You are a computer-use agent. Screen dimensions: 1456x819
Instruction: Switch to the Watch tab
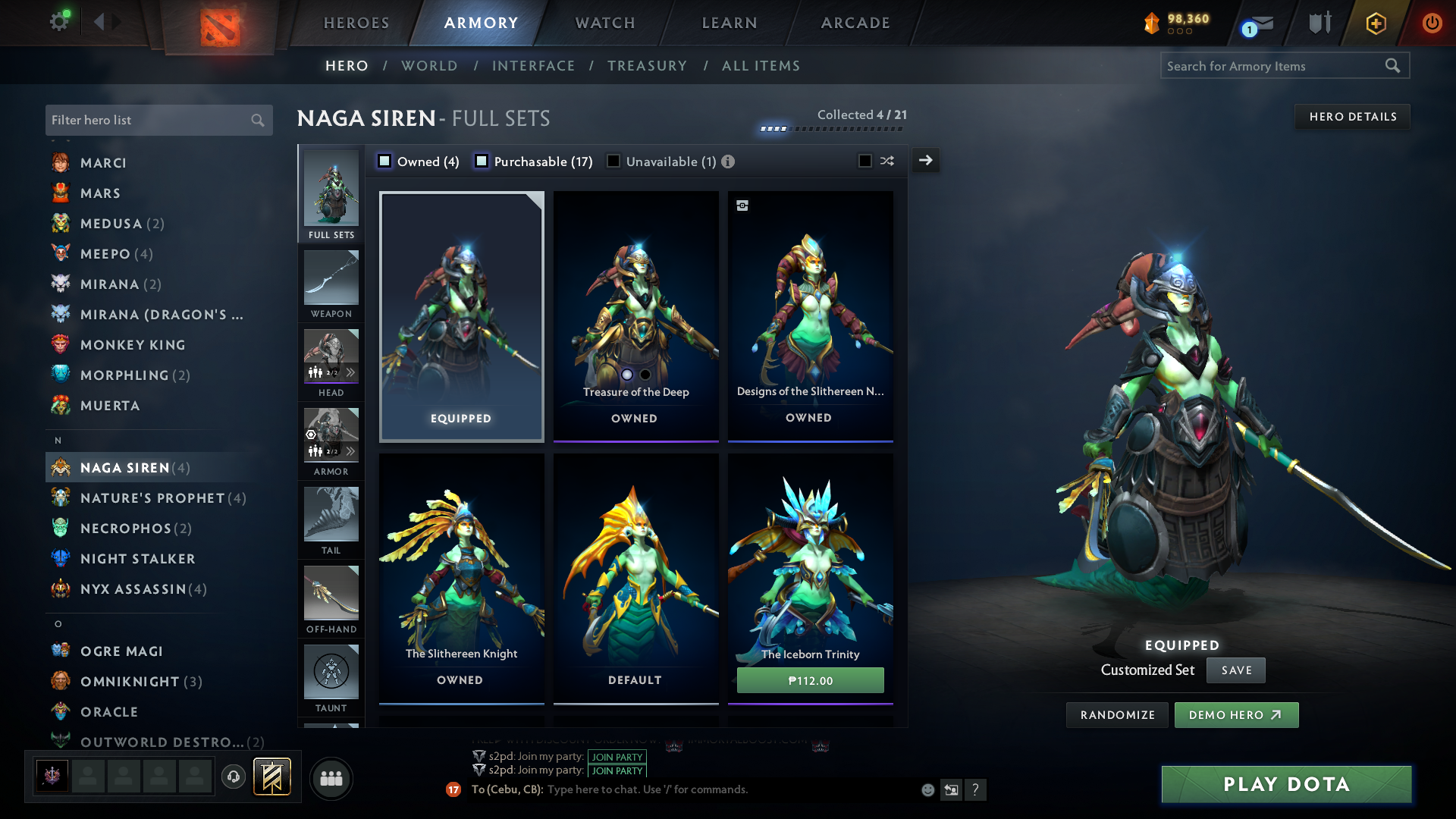pyautogui.click(x=605, y=23)
